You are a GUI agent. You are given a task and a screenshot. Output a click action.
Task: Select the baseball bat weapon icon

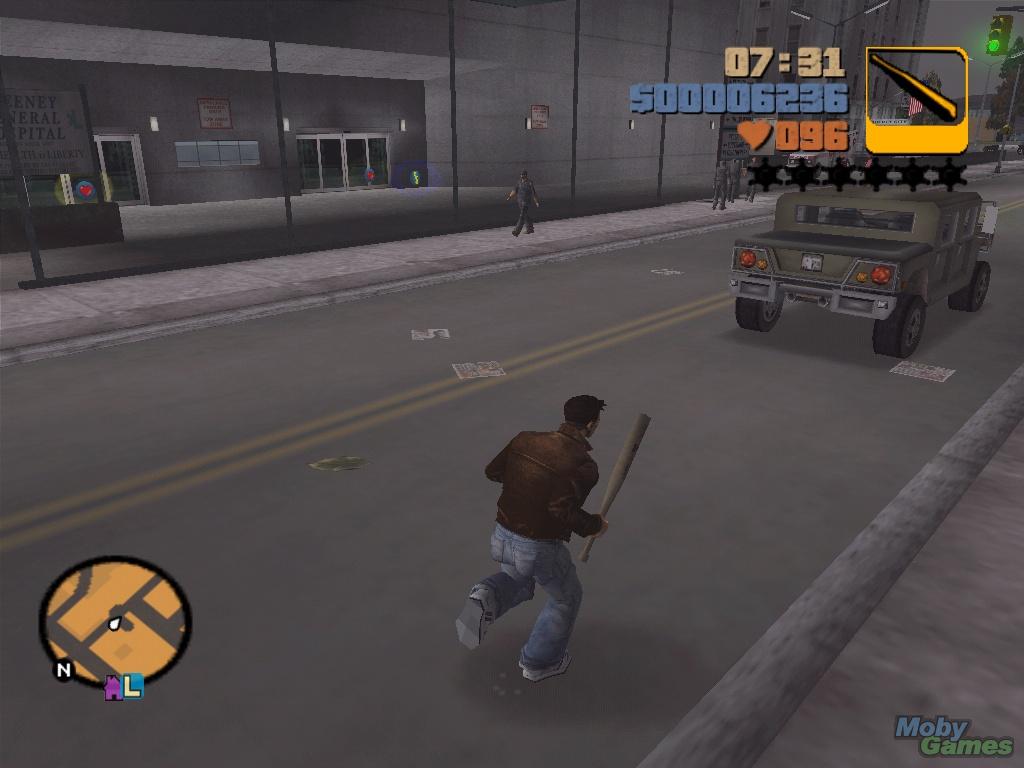click(x=916, y=100)
